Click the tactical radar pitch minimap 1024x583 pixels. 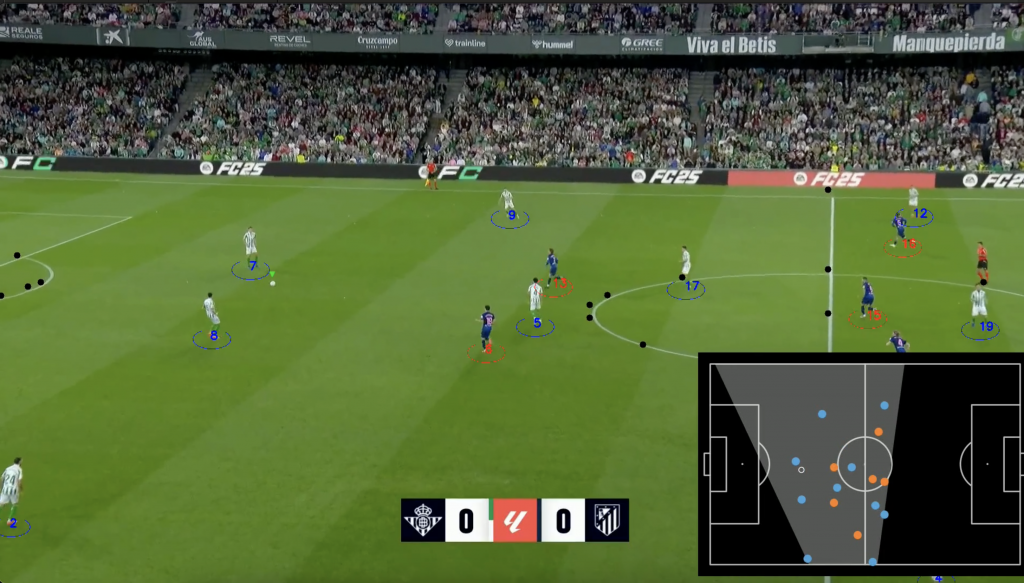860,464
